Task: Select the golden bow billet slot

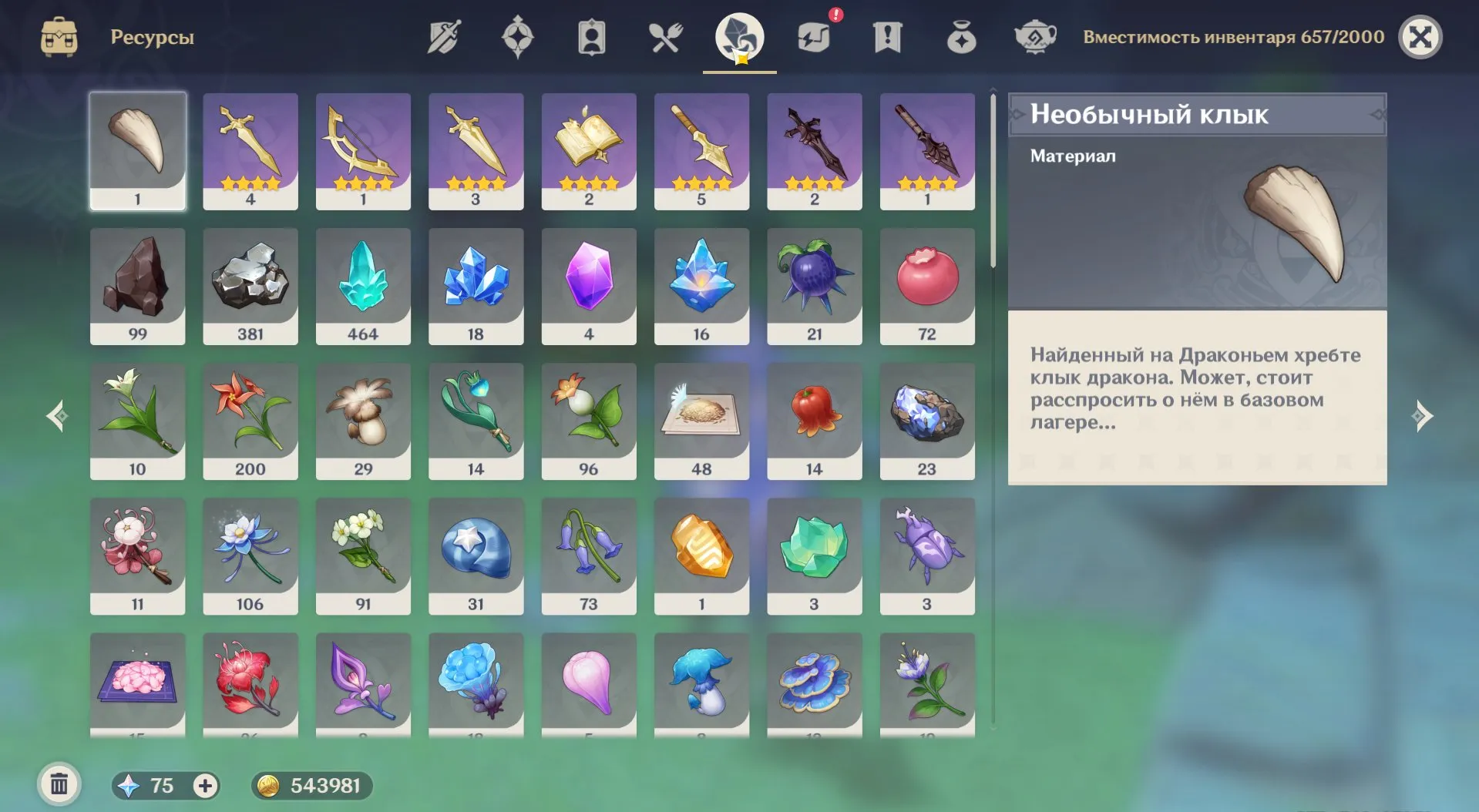Action: (x=363, y=150)
